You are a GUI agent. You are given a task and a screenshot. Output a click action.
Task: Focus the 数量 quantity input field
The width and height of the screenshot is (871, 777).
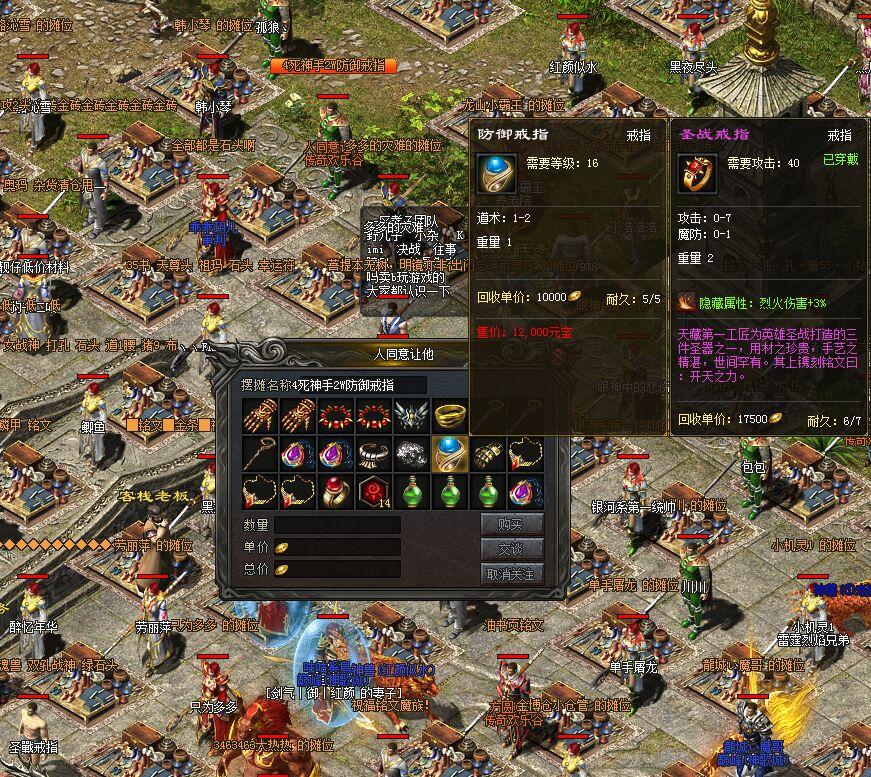click(338, 525)
